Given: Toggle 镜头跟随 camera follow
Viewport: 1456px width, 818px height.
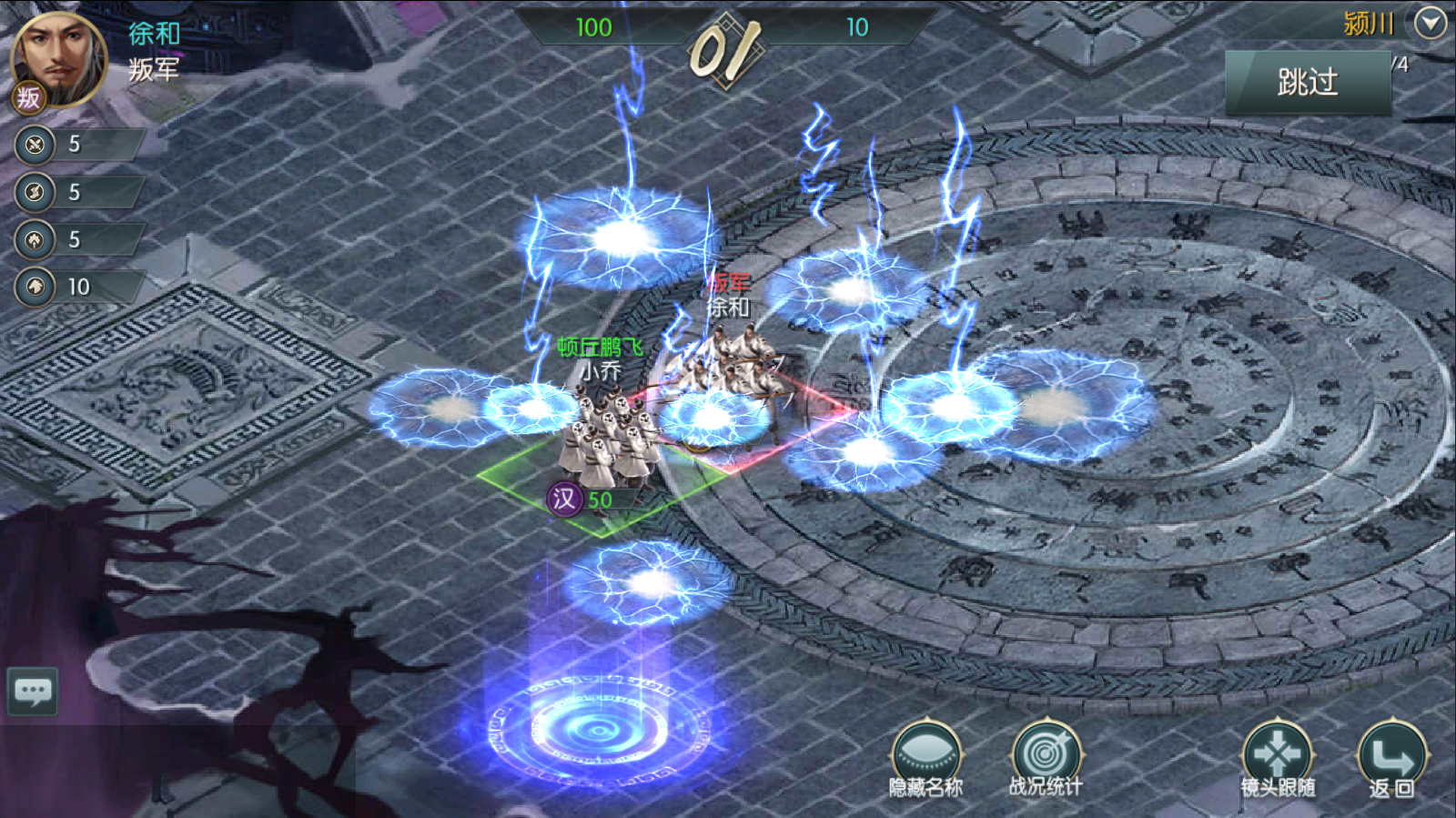Looking at the screenshot, I should (1278, 757).
